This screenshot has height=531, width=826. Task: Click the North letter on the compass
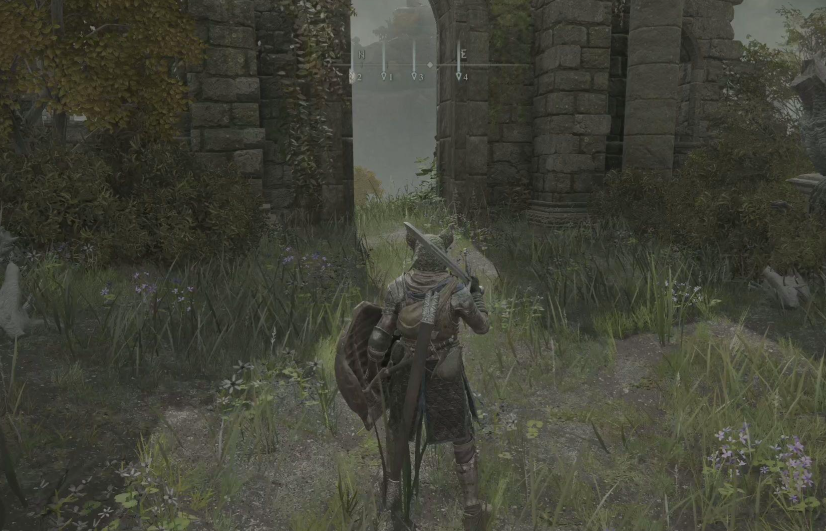click(361, 53)
